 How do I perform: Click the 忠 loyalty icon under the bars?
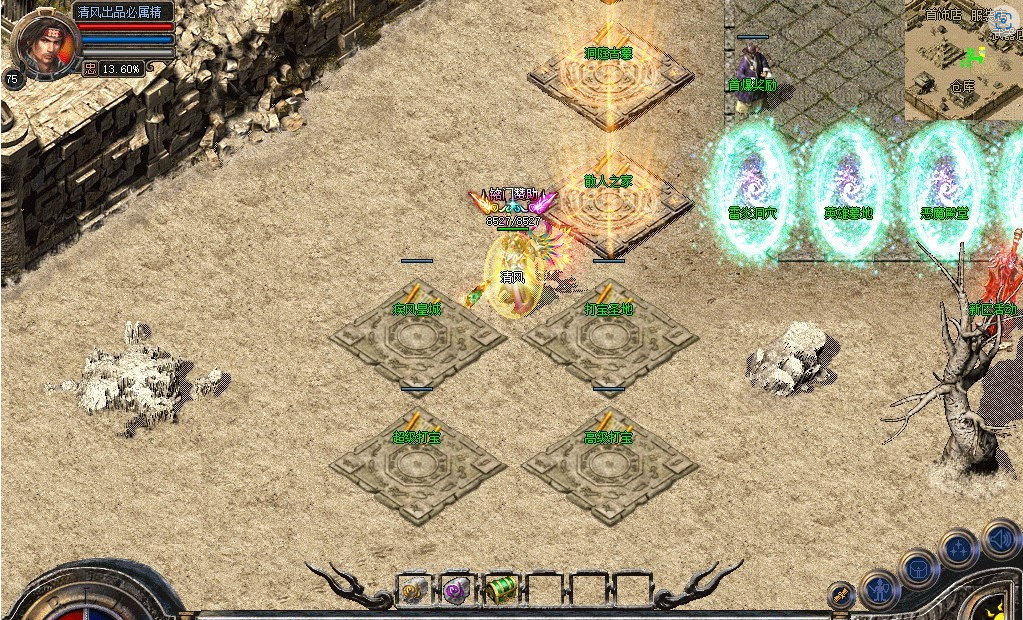(90, 69)
